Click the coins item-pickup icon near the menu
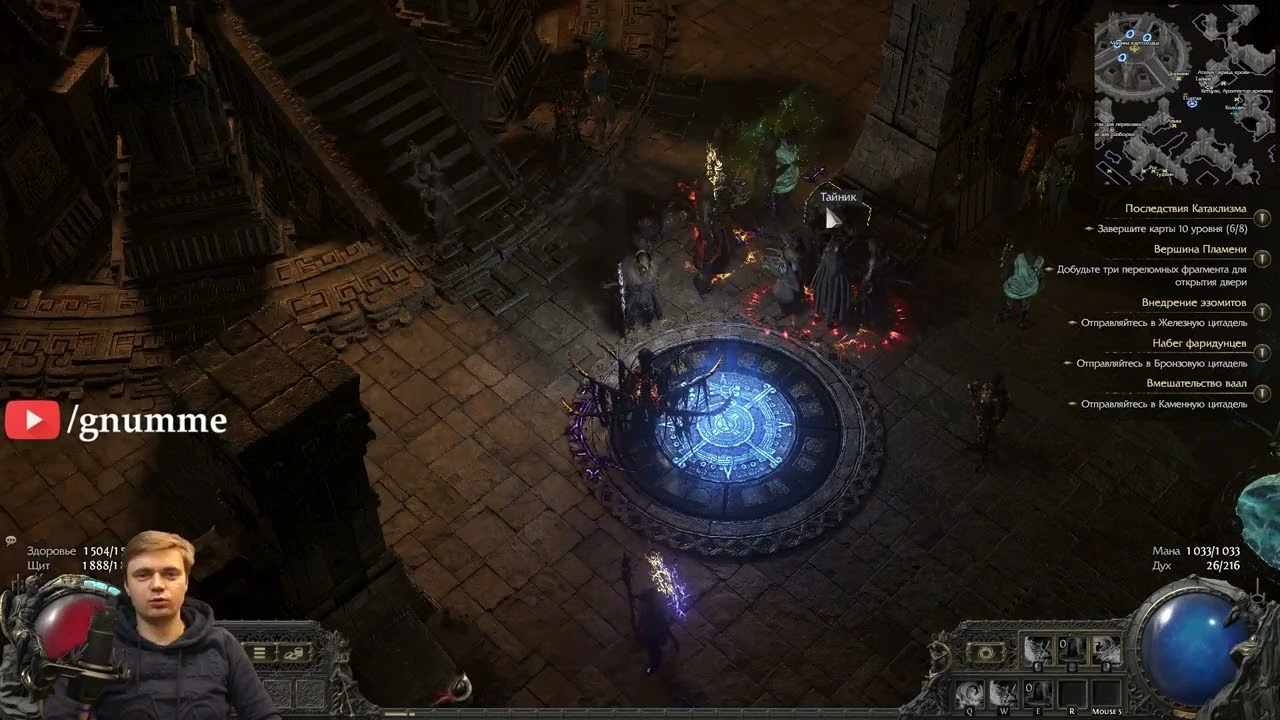 (x=293, y=654)
